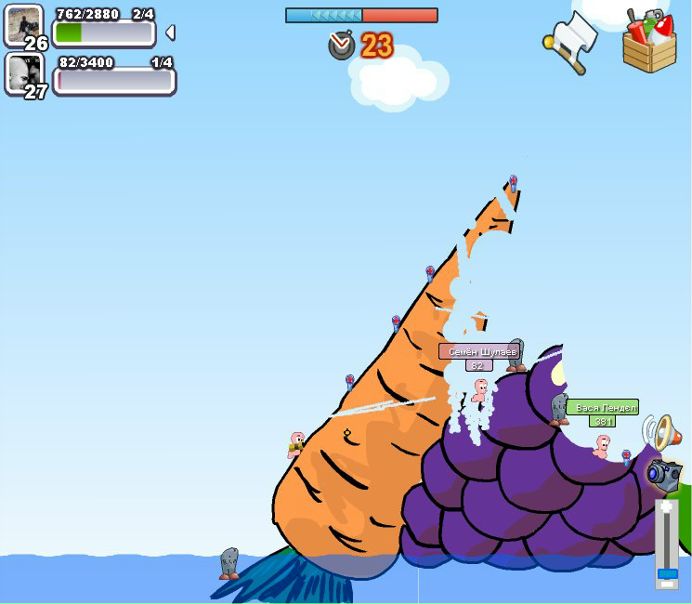Click the plus end of the zoom slider

click(666, 507)
